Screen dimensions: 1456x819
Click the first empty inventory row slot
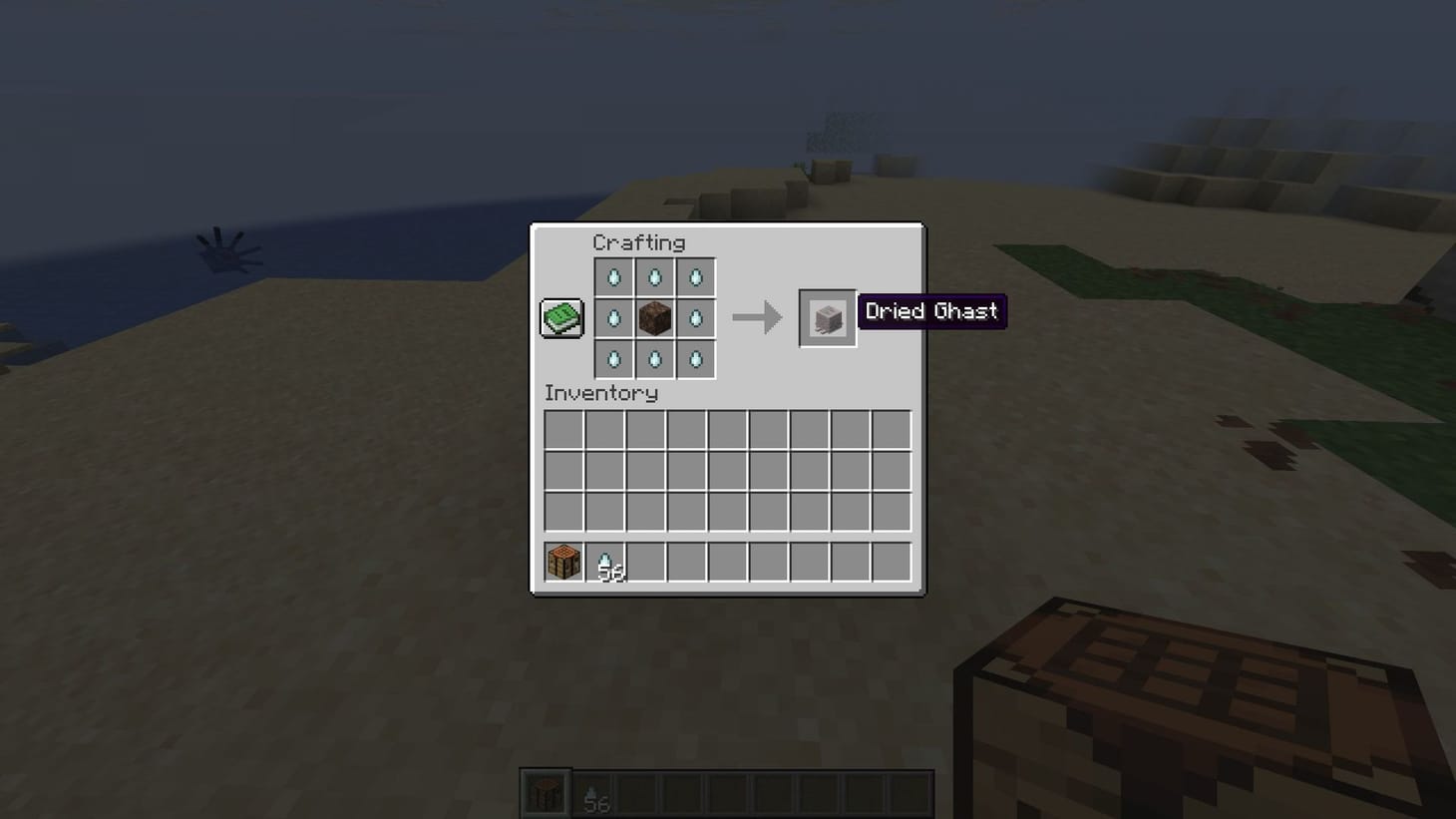(x=562, y=429)
